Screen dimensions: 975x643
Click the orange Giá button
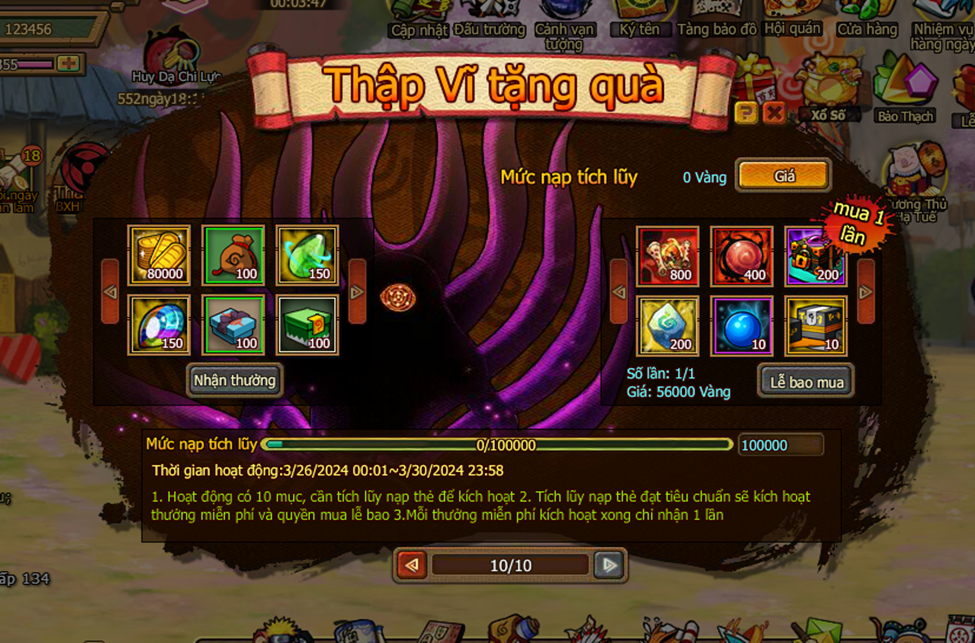tap(784, 176)
